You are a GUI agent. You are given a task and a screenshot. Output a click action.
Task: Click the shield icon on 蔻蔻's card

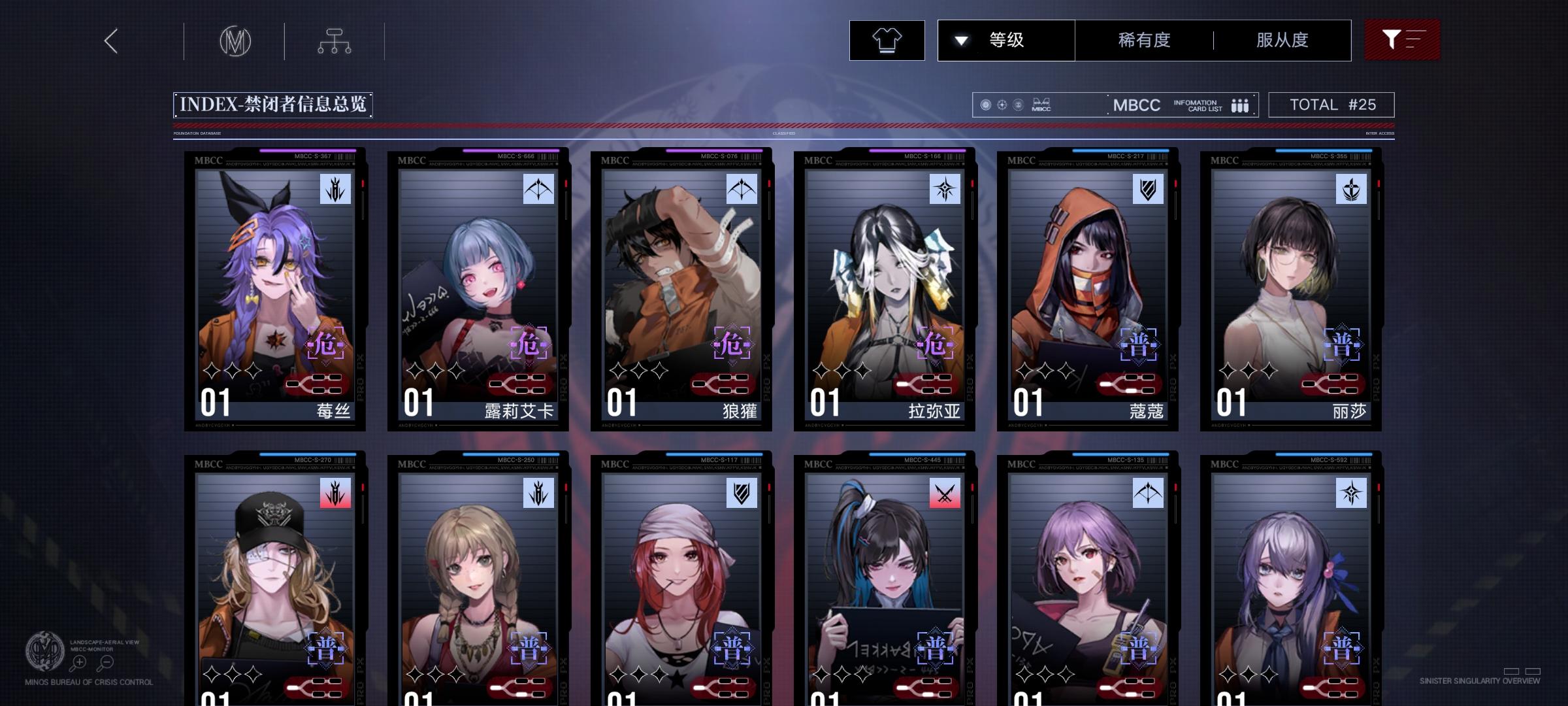tap(1147, 190)
